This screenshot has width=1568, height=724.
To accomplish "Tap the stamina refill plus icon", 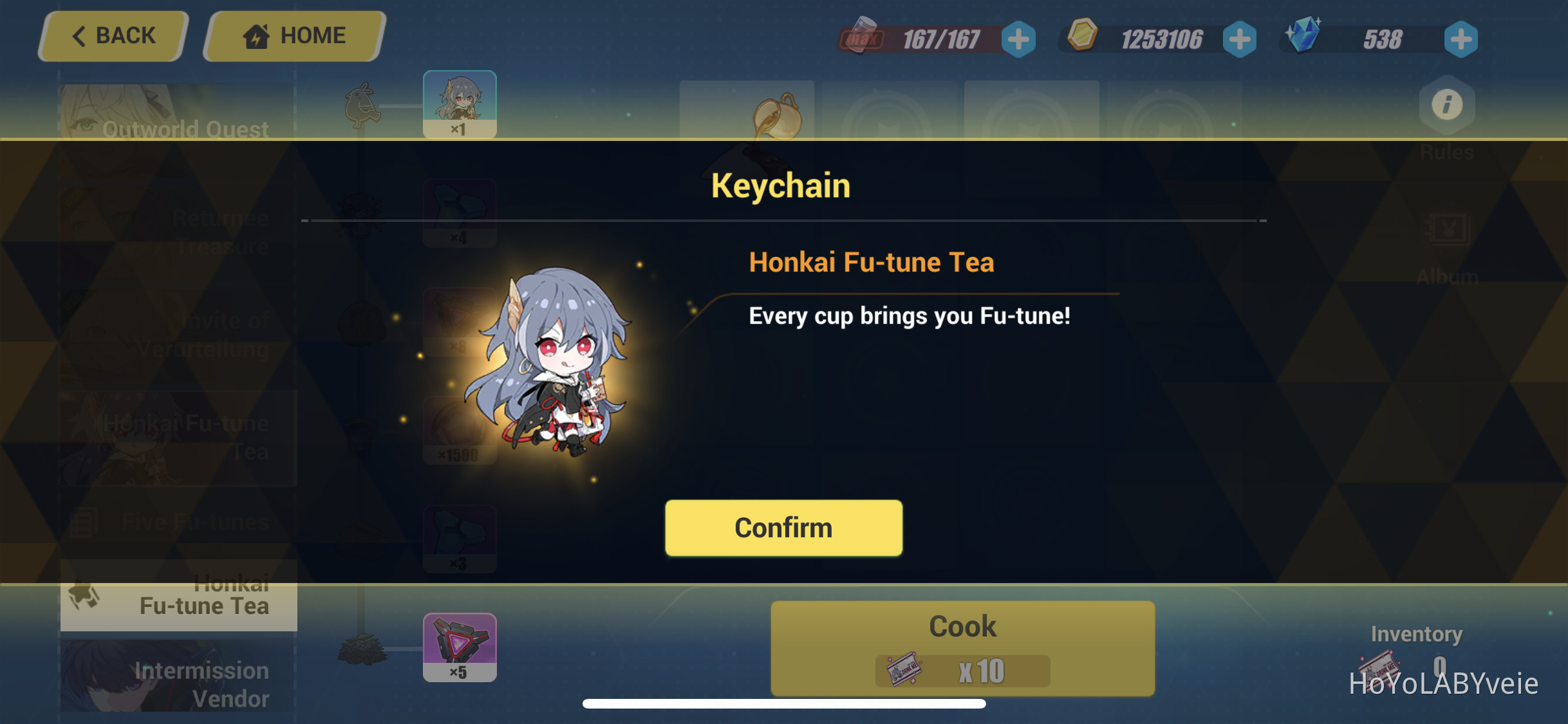I will pos(1018,39).
